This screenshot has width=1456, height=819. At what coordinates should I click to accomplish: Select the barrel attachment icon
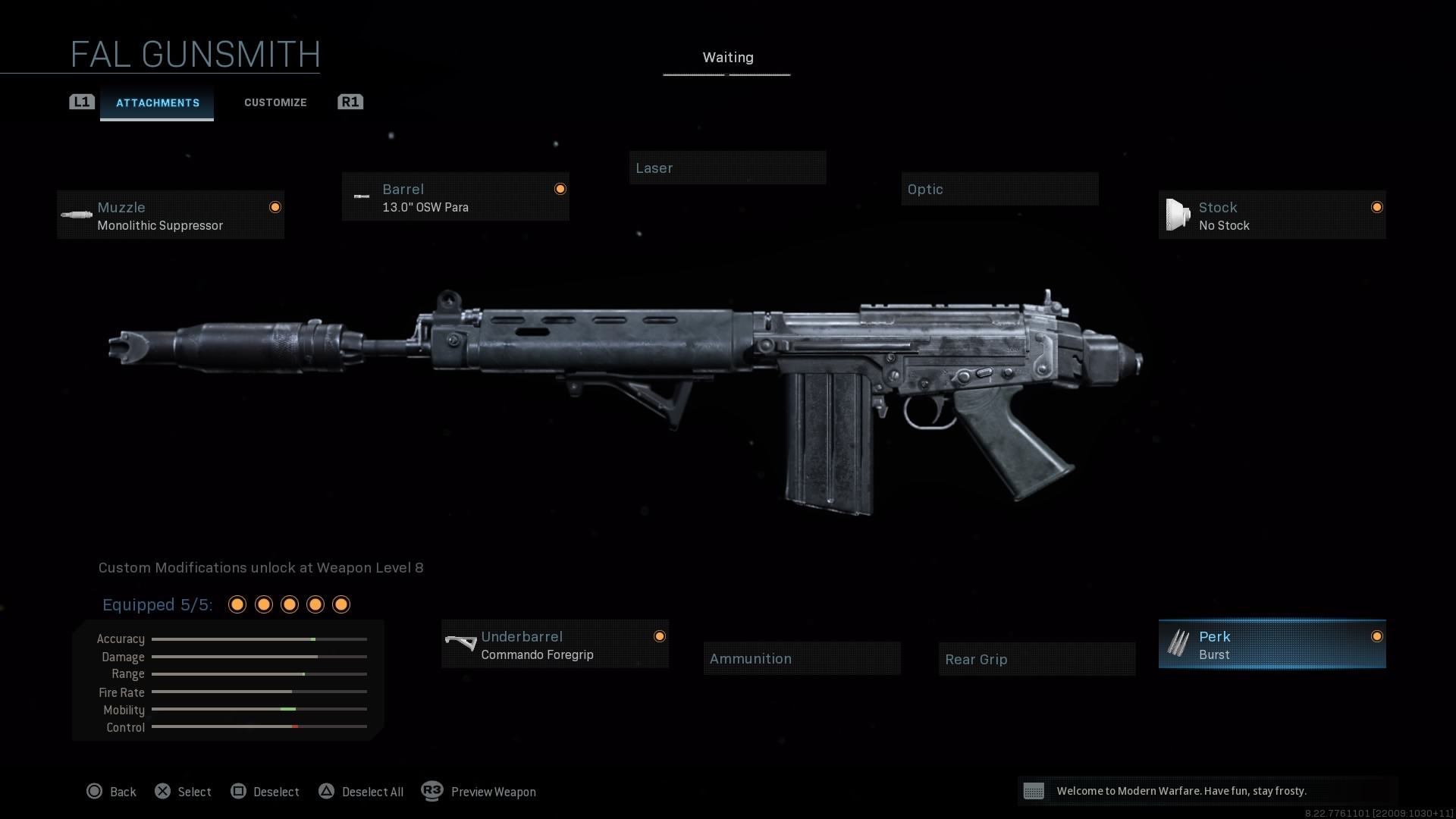point(361,196)
